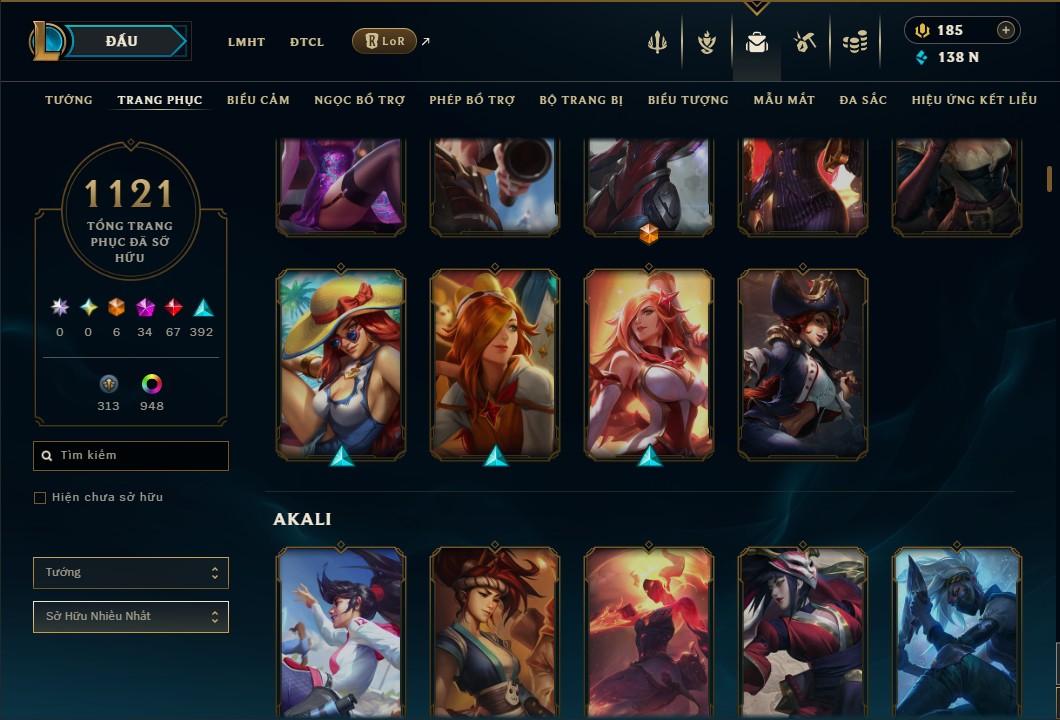
Task: Open the Tướng grouping dropdown
Action: pos(131,573)
